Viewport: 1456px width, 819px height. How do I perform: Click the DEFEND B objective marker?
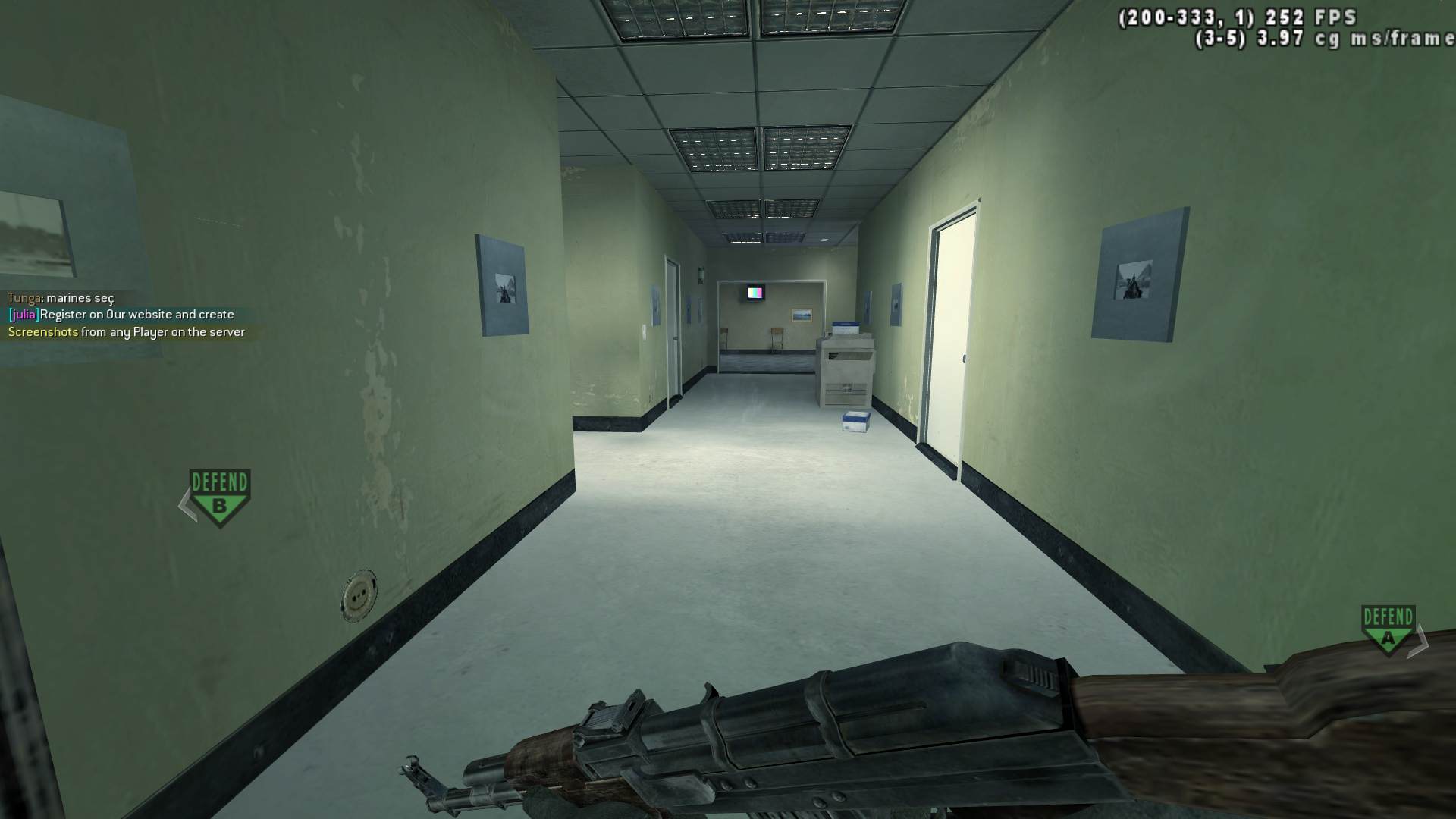click(x=218, y=488)
